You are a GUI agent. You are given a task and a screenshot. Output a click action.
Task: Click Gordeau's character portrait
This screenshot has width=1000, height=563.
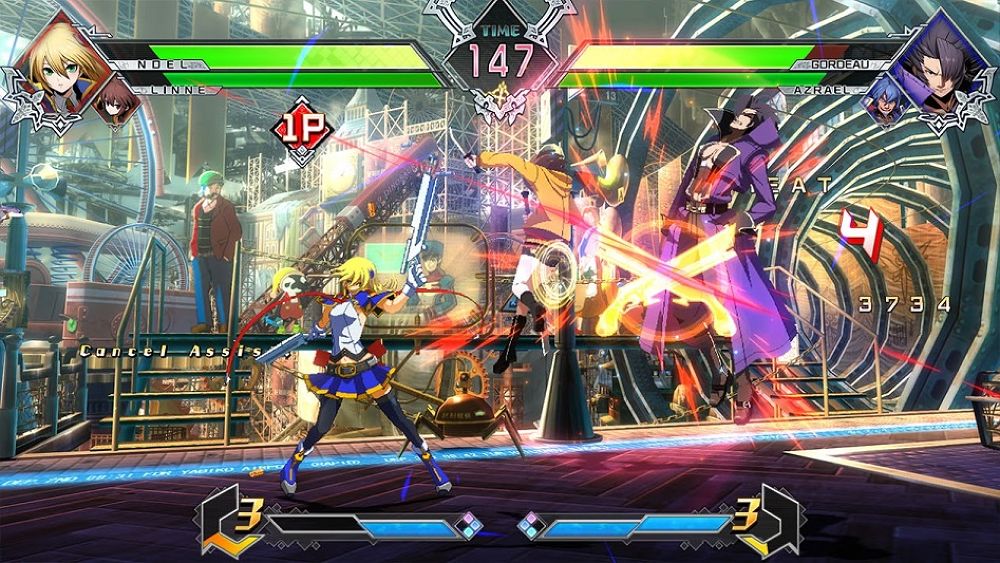tap(942, 66)
